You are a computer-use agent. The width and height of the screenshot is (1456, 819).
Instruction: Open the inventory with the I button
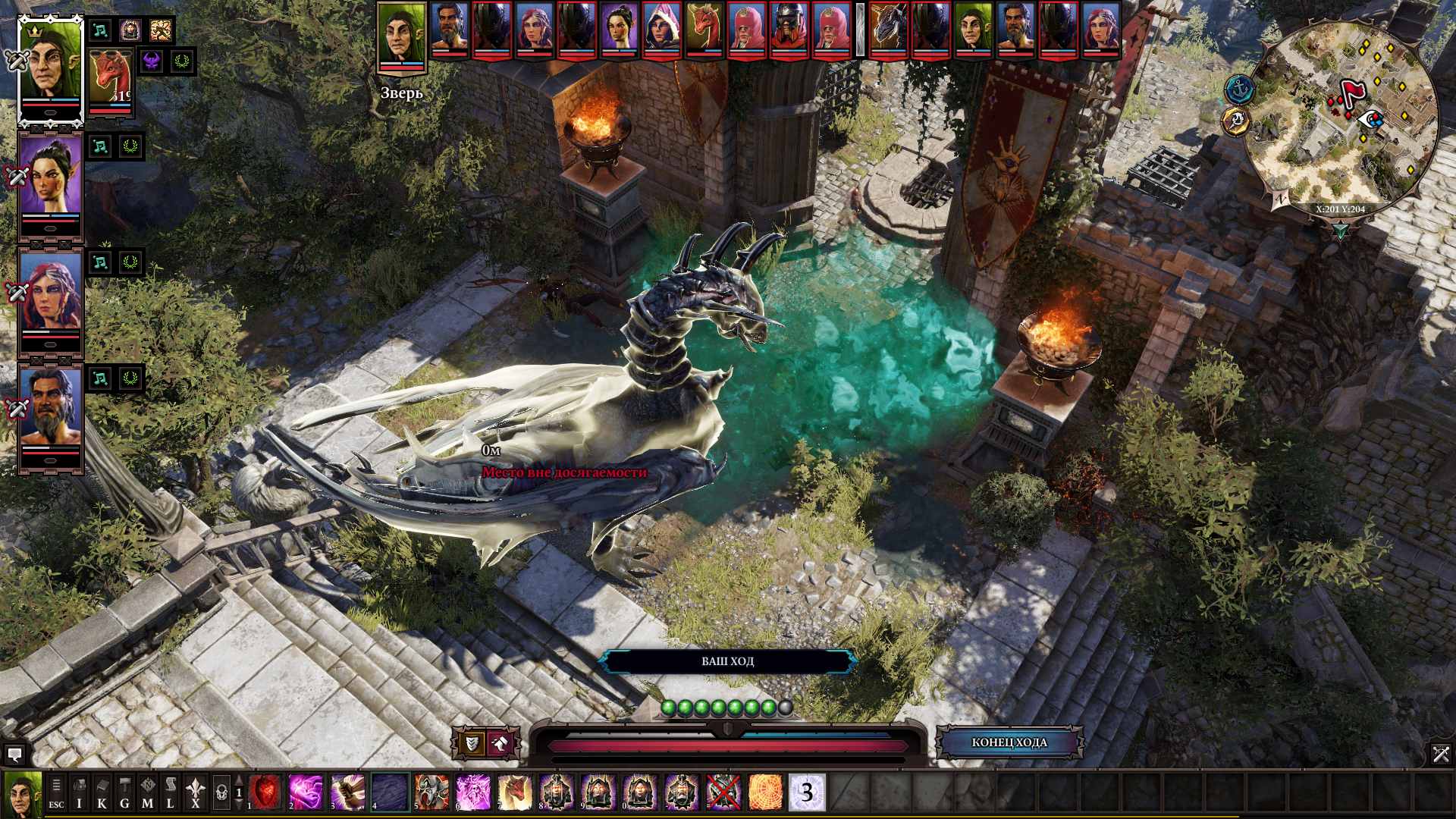click(79, 792)
